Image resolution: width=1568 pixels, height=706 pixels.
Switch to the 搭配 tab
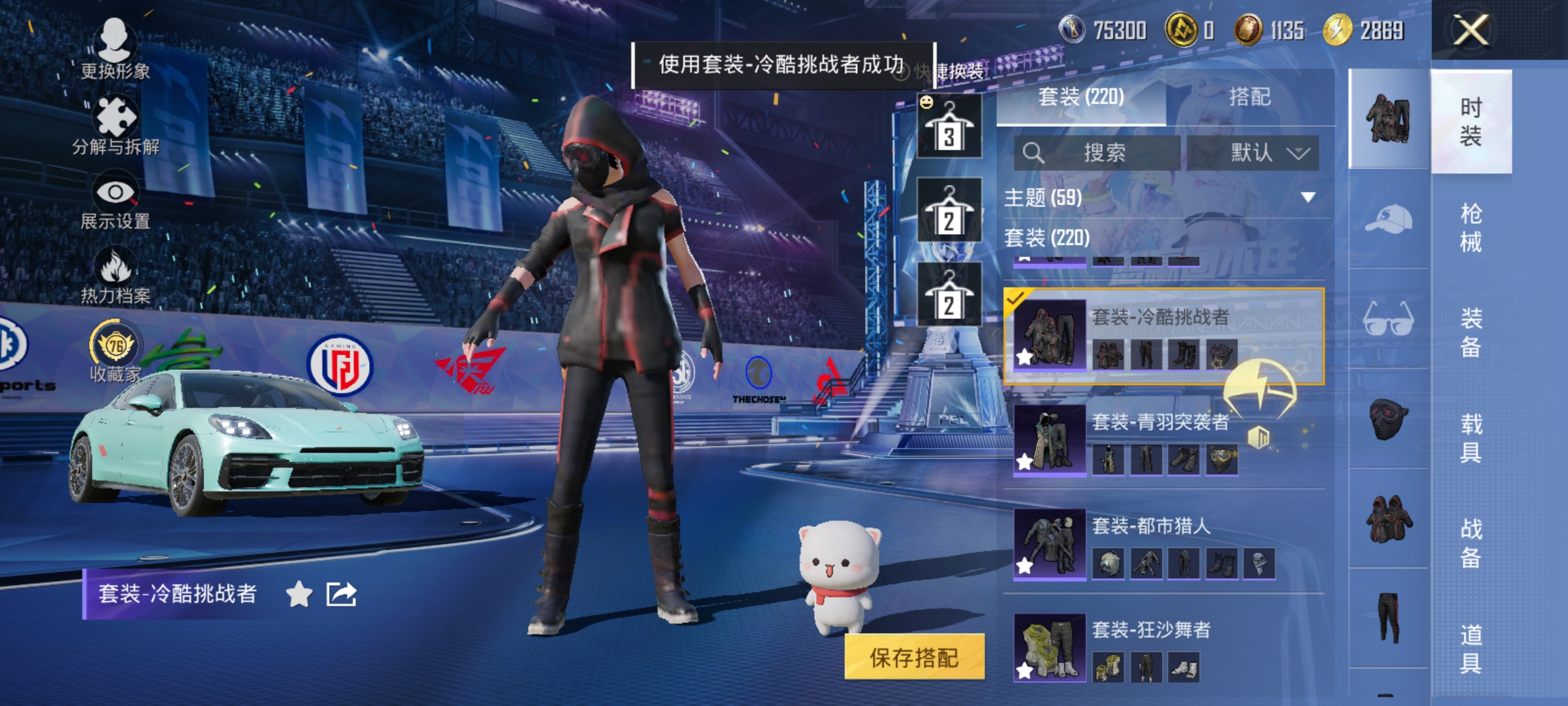click(x=1249, y=97)
